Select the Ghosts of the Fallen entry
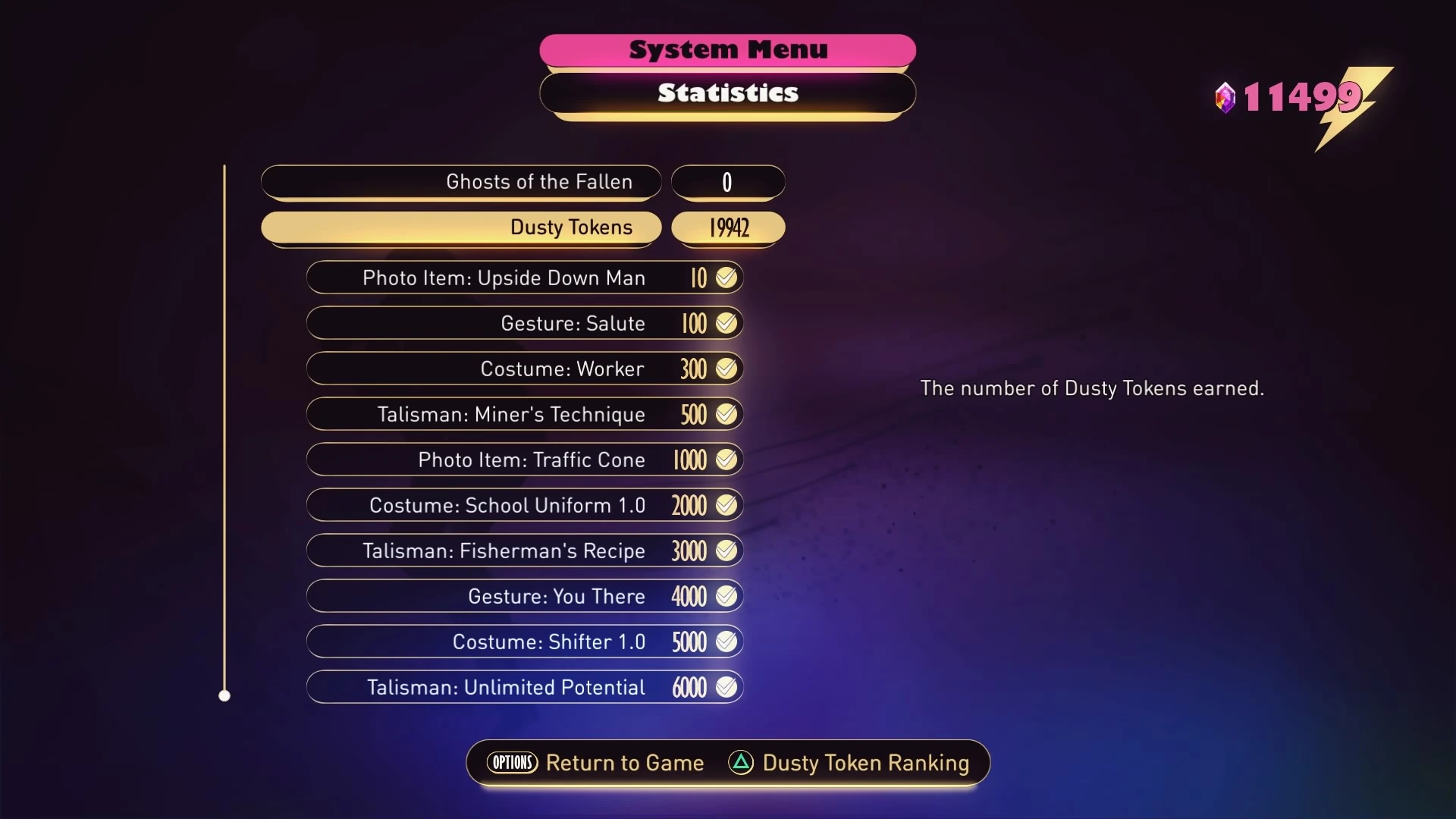 (461, 182)
